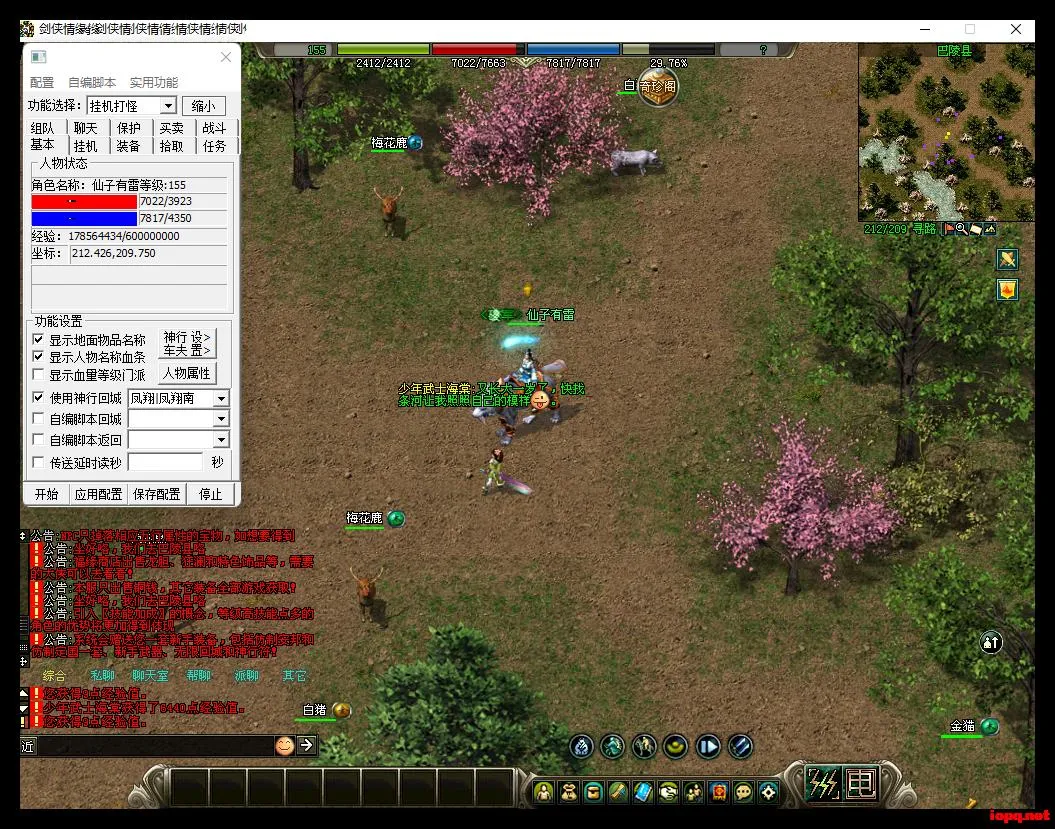The image size is (1055, 829).
Task: Click the magnifier icon below minimap
Action: coord(961,229)
